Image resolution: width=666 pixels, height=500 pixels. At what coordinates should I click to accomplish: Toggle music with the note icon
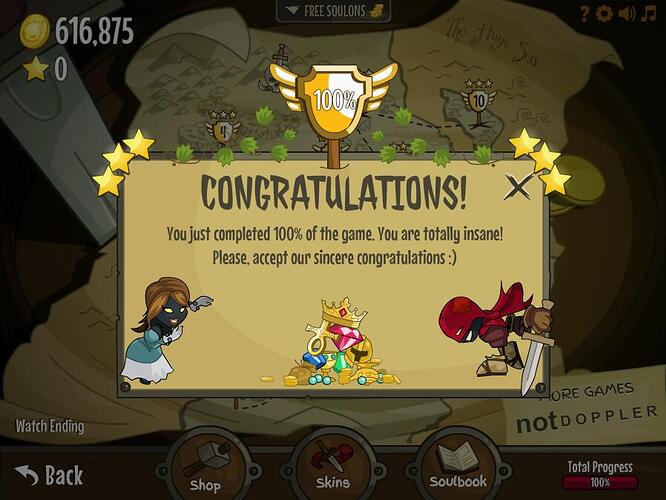649,13
